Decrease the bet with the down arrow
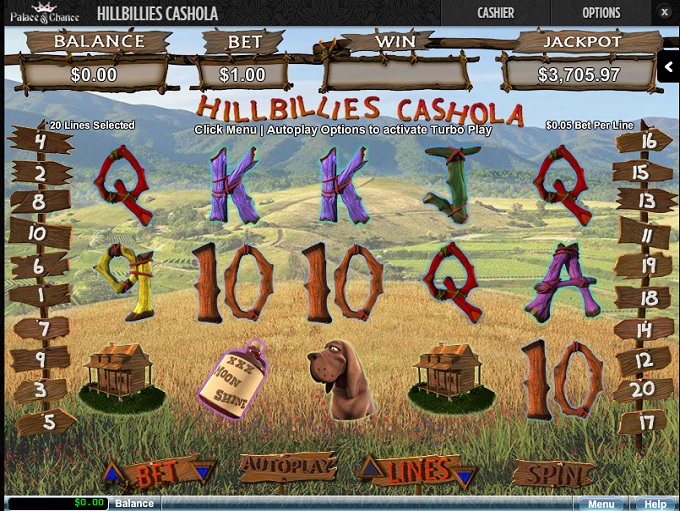Screen dimensions: 680x511 point(204,471)
